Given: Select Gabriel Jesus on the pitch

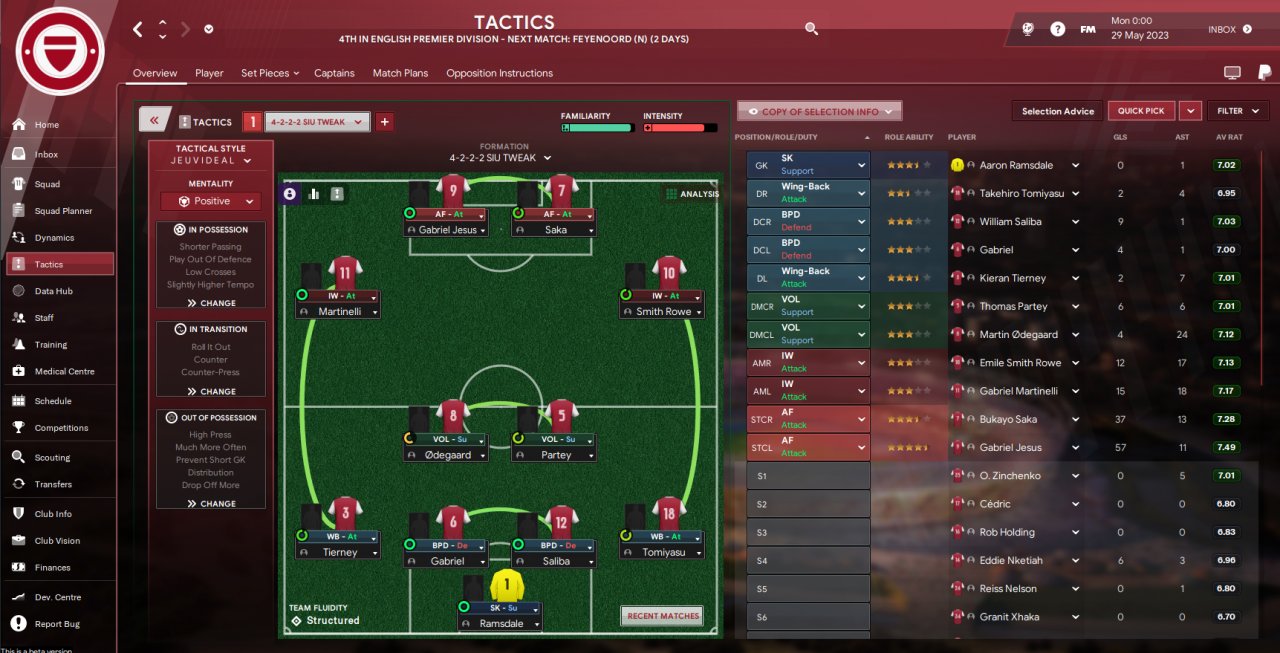Looking at the screenshot, I should (x=446, y=230).
